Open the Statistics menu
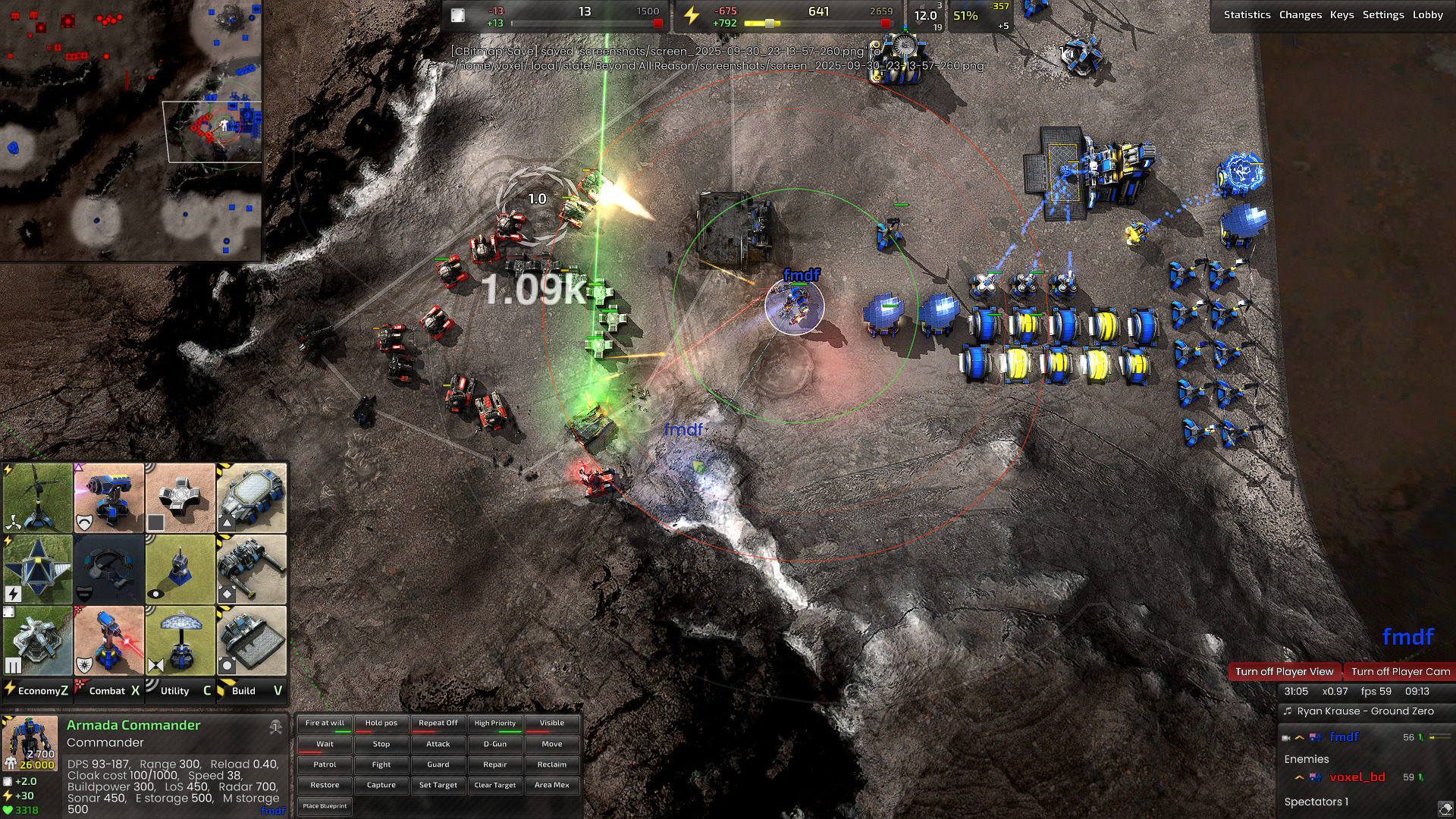This screenshot has width=1456, height=819. (x=1247, y=14)
